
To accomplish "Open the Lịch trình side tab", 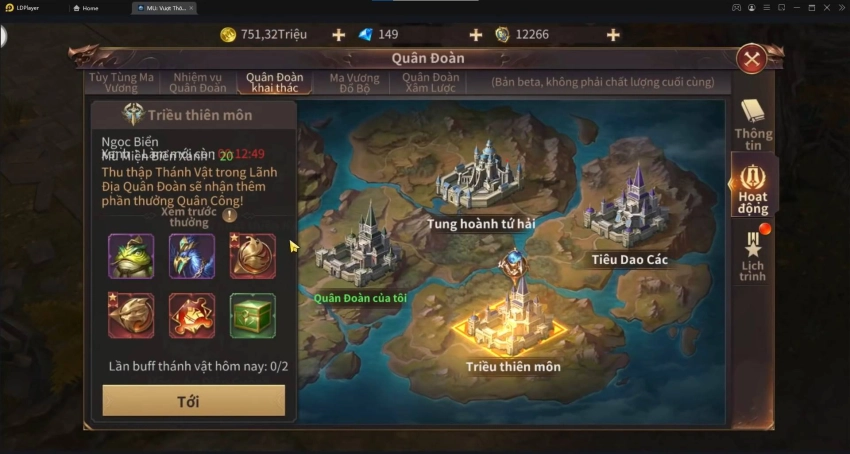I will click(752, 255).
